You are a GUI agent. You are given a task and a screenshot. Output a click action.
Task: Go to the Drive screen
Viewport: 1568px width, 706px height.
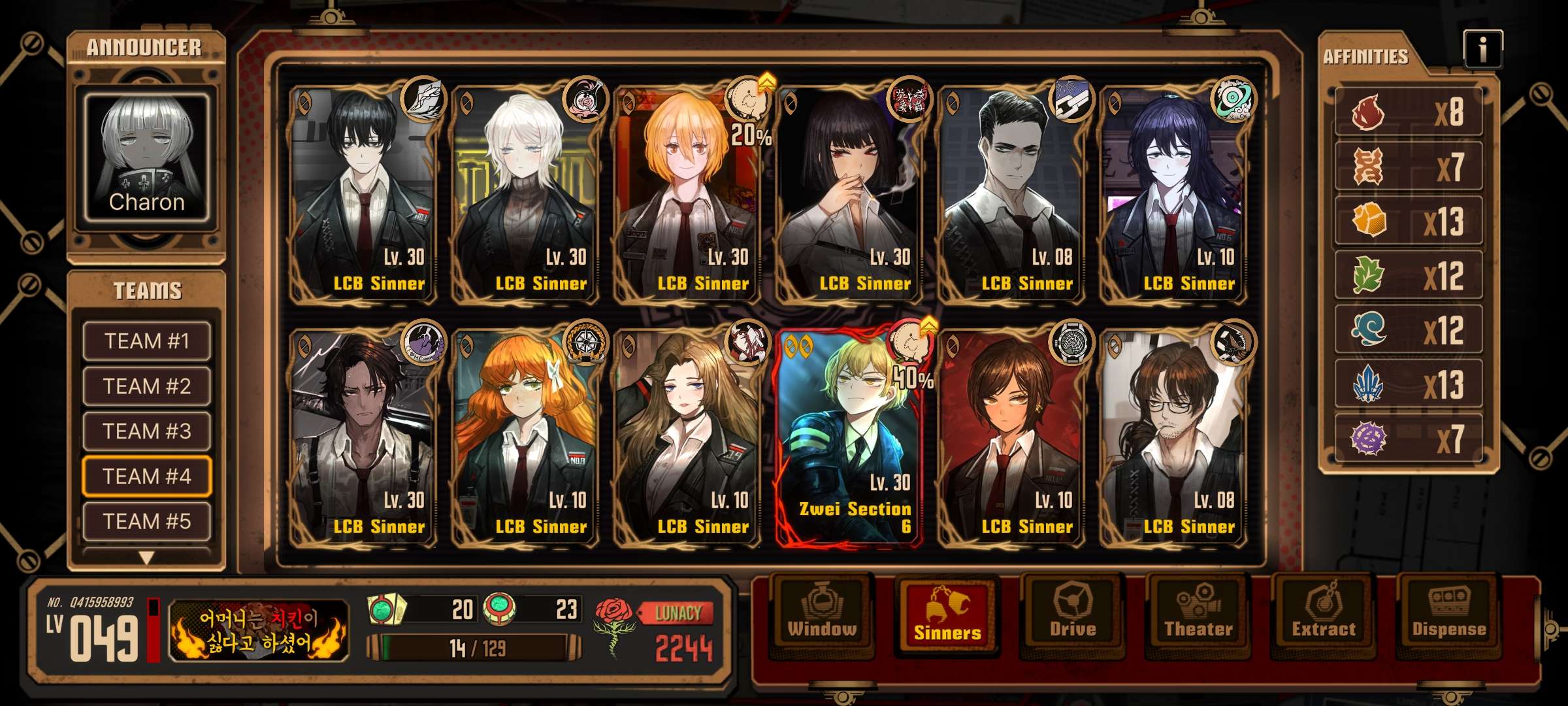click(x=1073, y=614)
